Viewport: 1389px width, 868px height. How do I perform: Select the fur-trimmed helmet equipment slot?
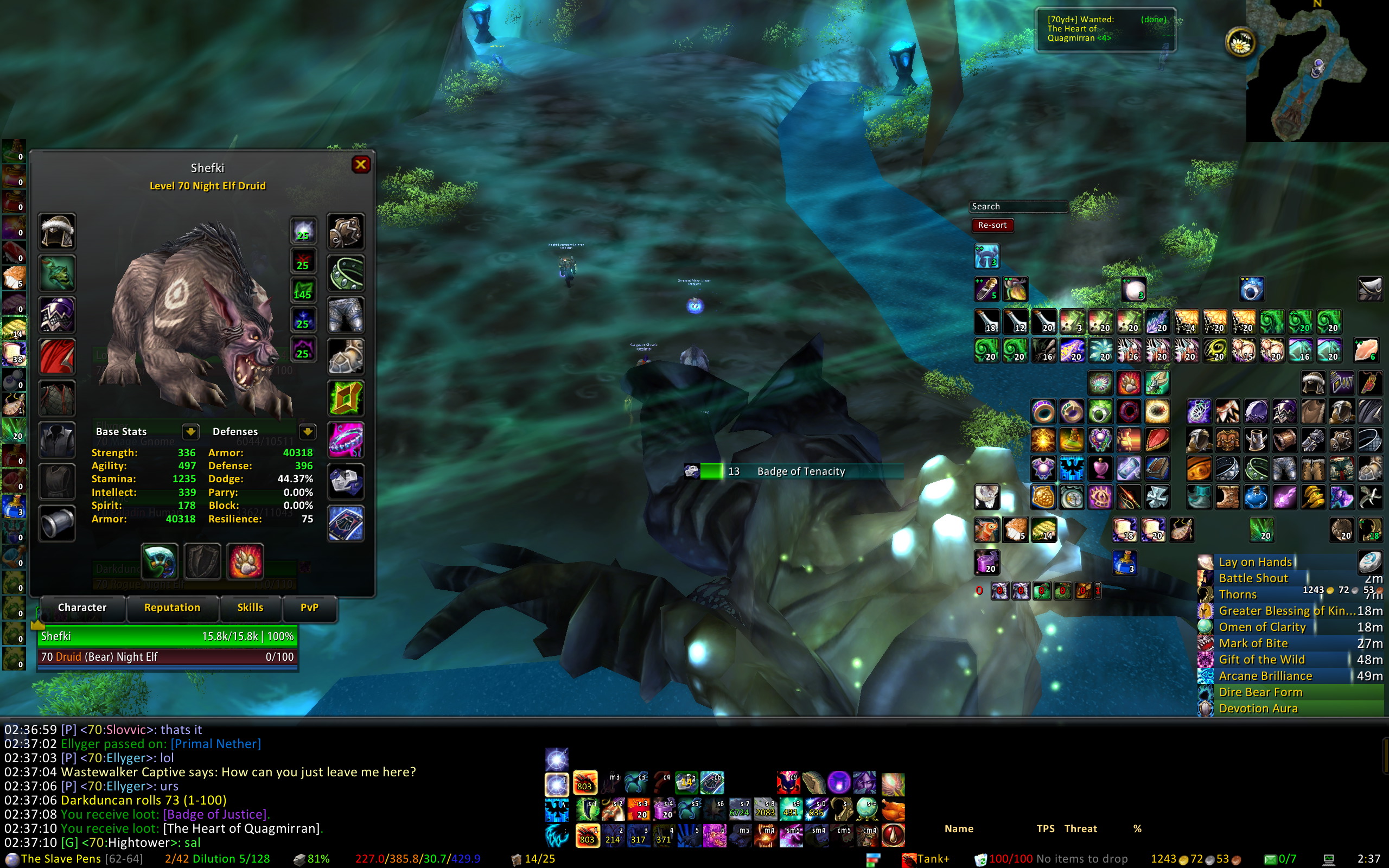[57, 231]
